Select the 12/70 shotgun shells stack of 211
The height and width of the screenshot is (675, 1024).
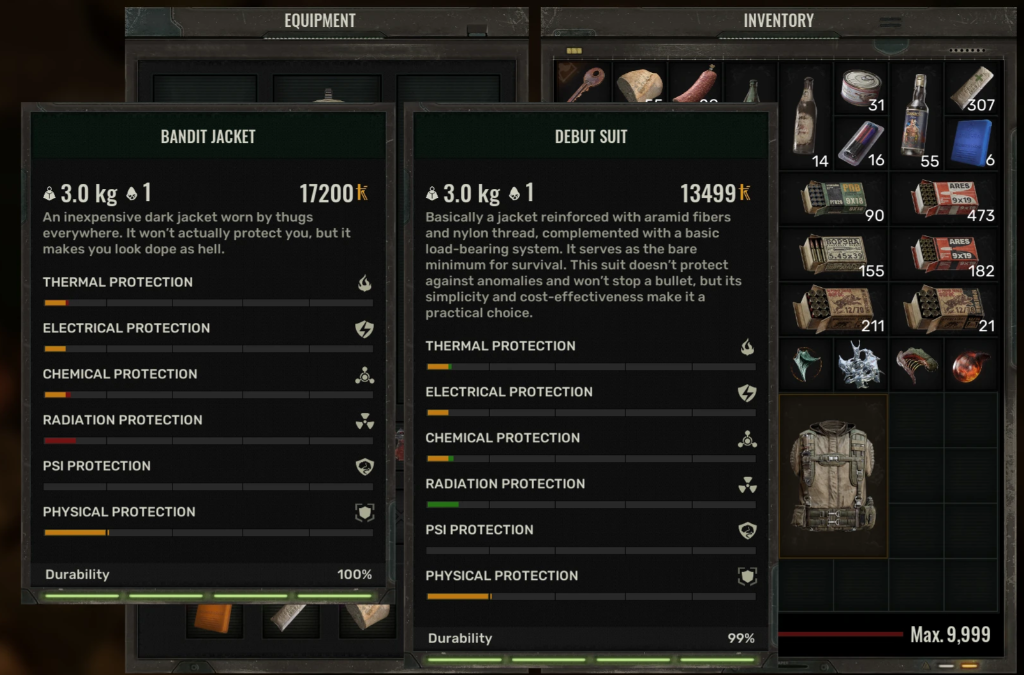click(834, 309)
